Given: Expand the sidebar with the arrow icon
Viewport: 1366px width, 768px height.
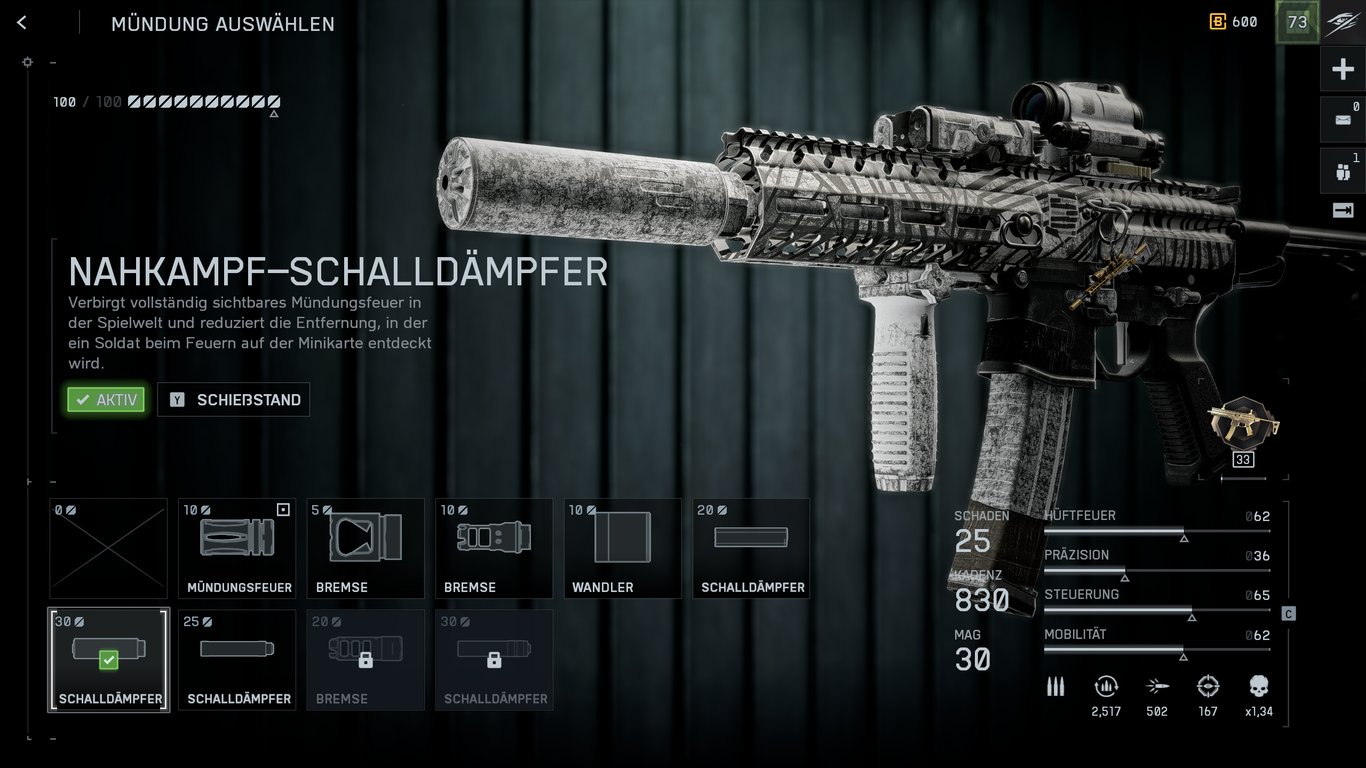Looking at the screenshot, I should pyautogui.click(x=1342, y=209).
